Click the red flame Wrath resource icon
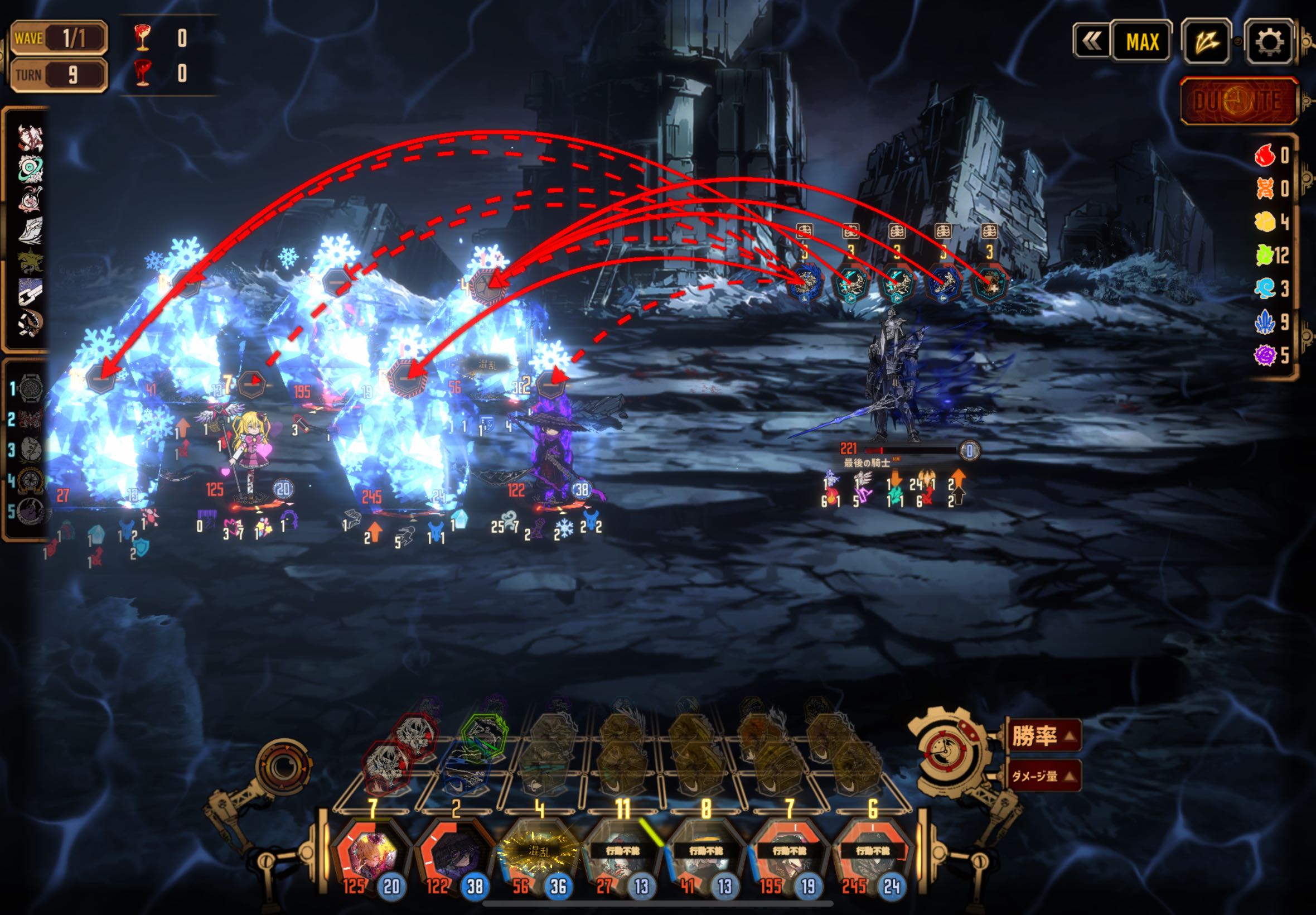 pos(1265,155)
